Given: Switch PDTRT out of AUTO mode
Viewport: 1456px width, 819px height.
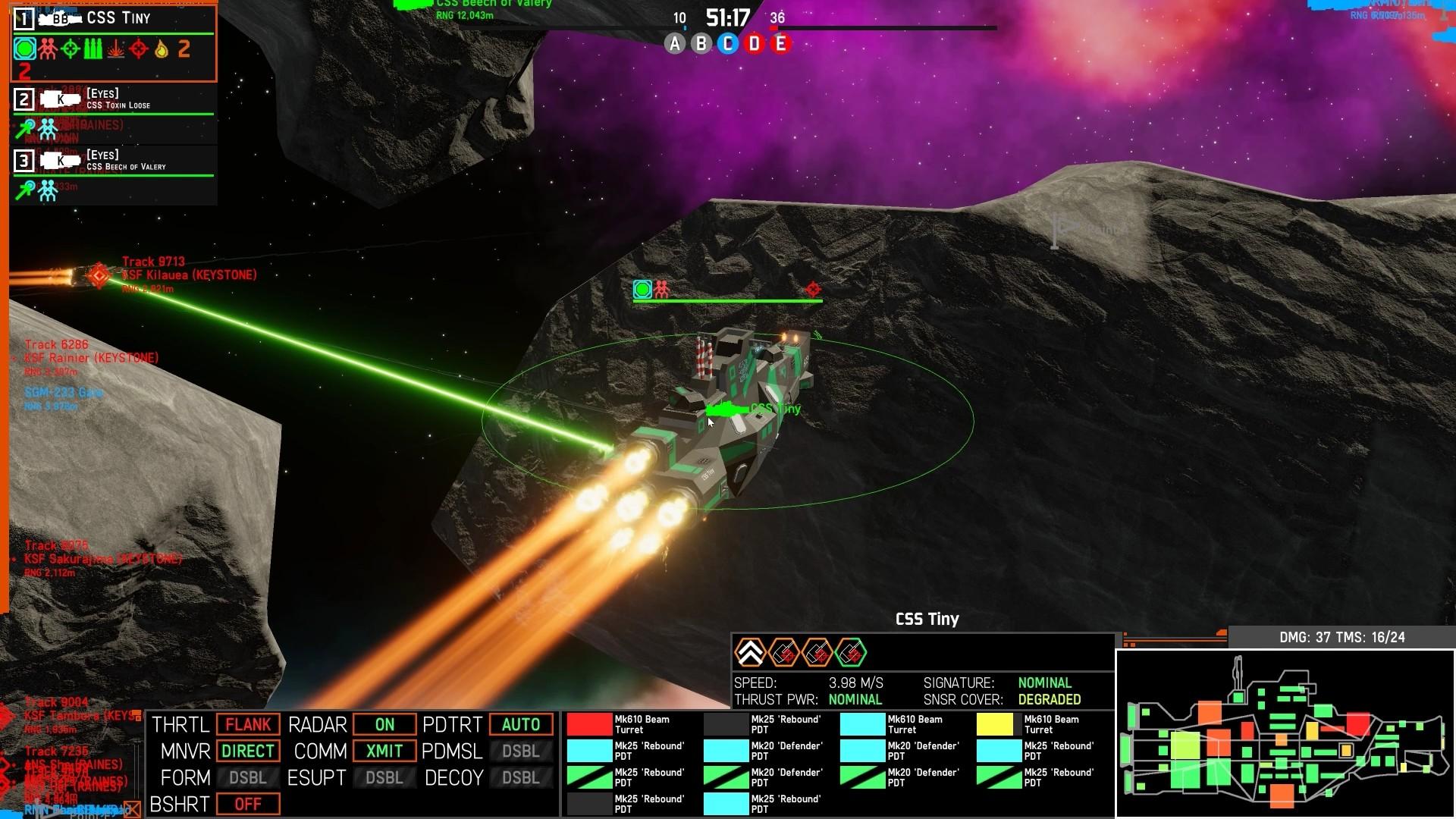Looking at the screenshot, I should click(x=521, y=724).
